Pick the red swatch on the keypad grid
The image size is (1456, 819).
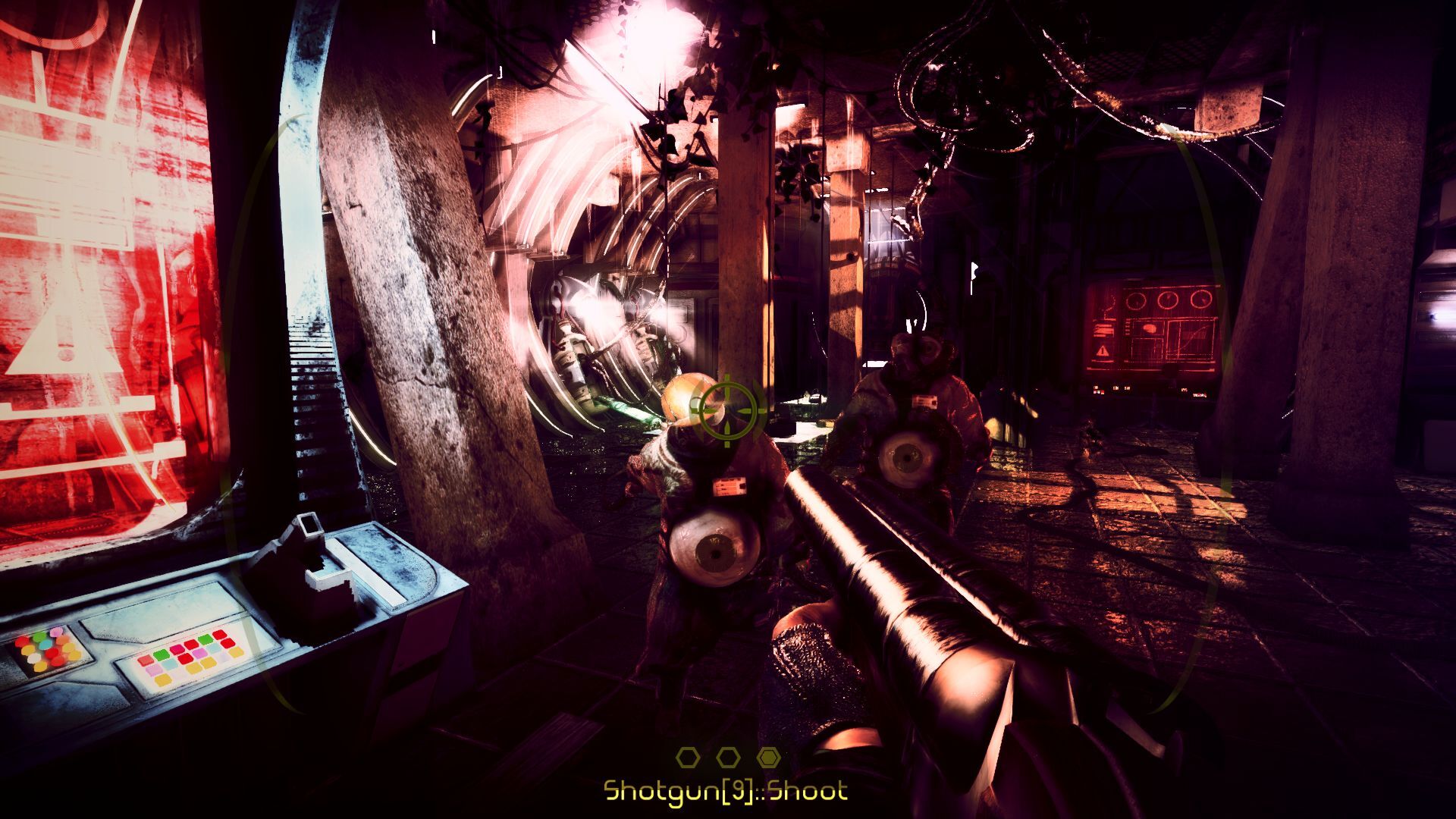pos(187,661)
